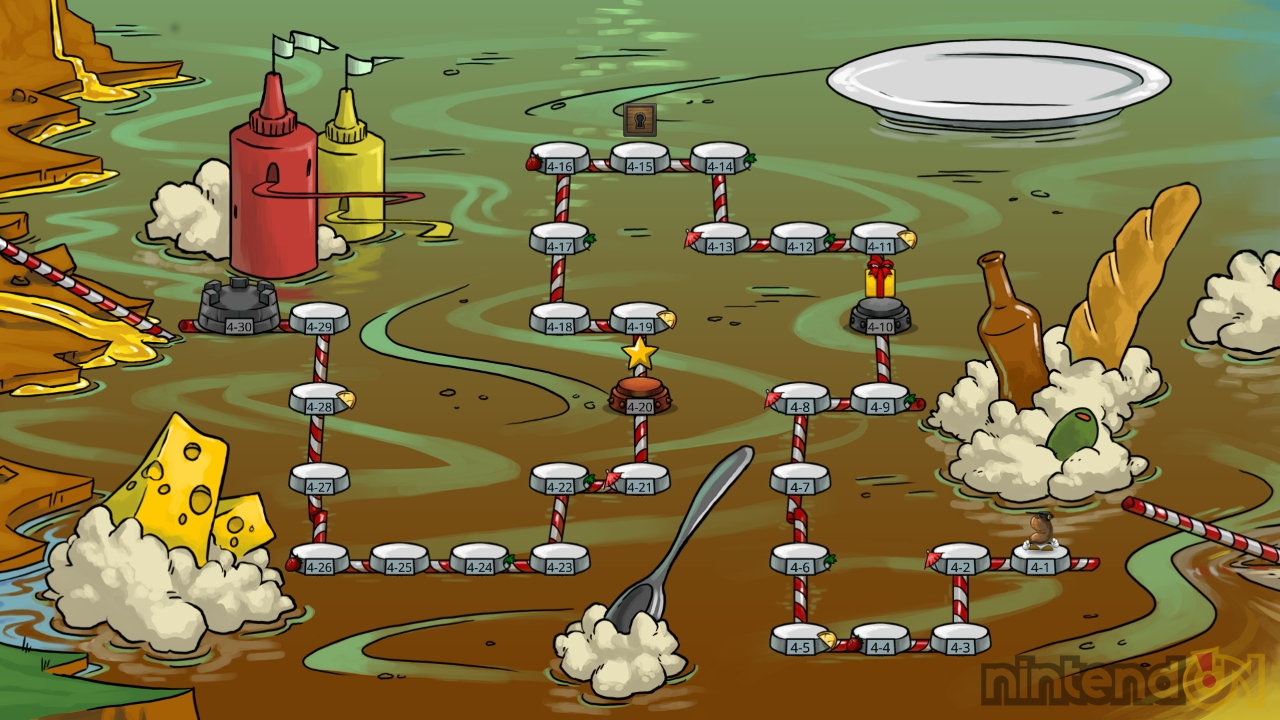Choose level node 4-28

point(320,401)
